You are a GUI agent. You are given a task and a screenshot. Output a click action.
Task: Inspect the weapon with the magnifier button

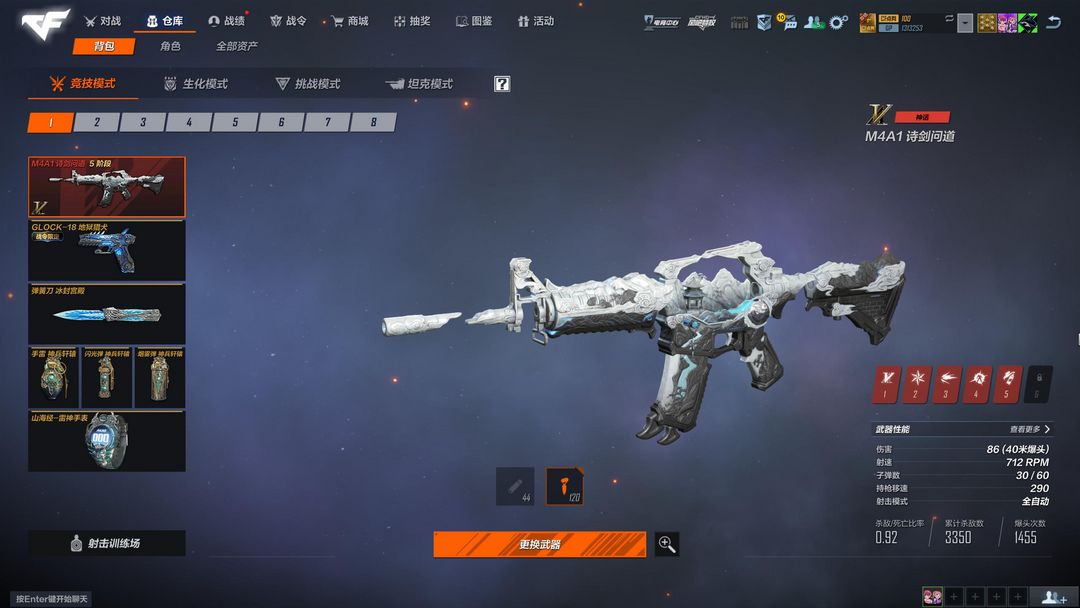click(x=667, y=544)
